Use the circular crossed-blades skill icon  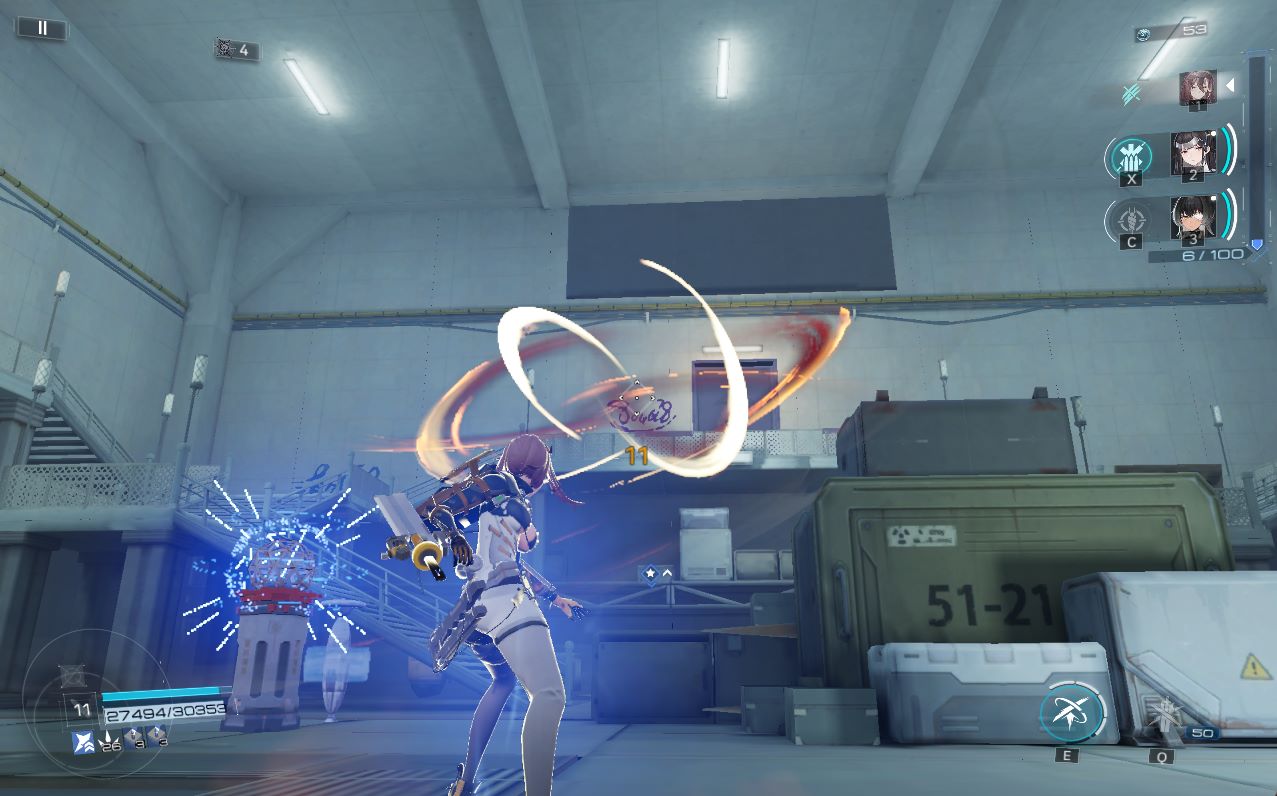tap(1071, 714)
